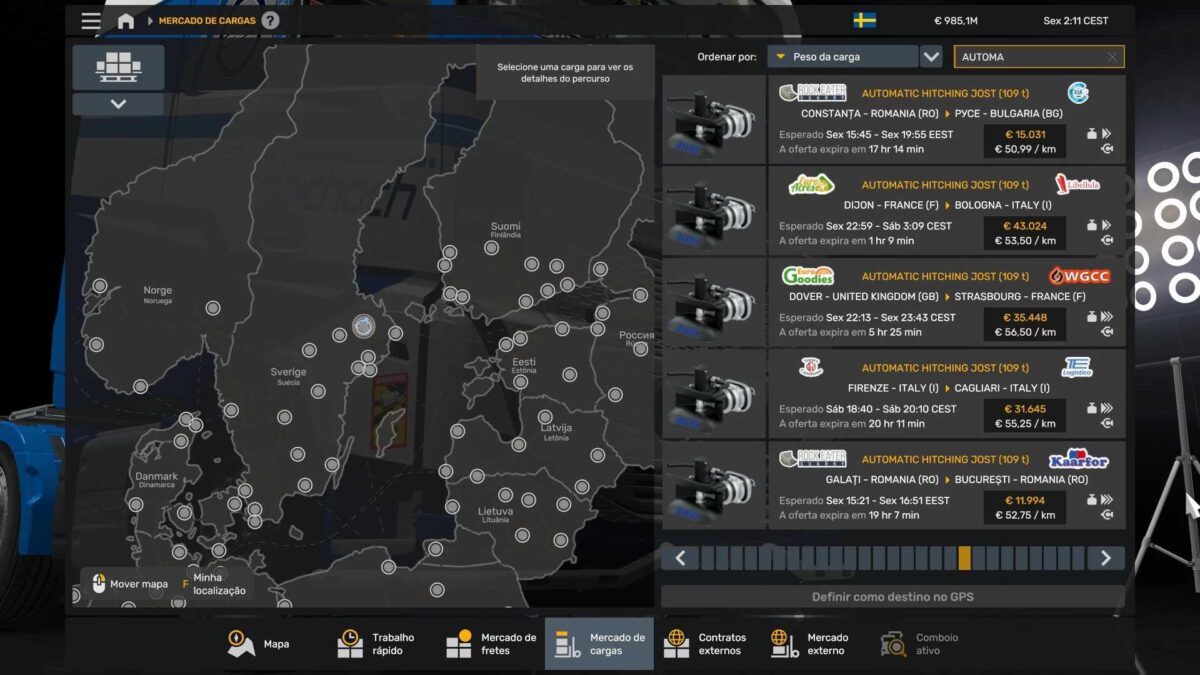Select the Dover to Strasbourg cargo offer
The width and height of the screenshot is (1200, 675).
[x=945, y=303]
